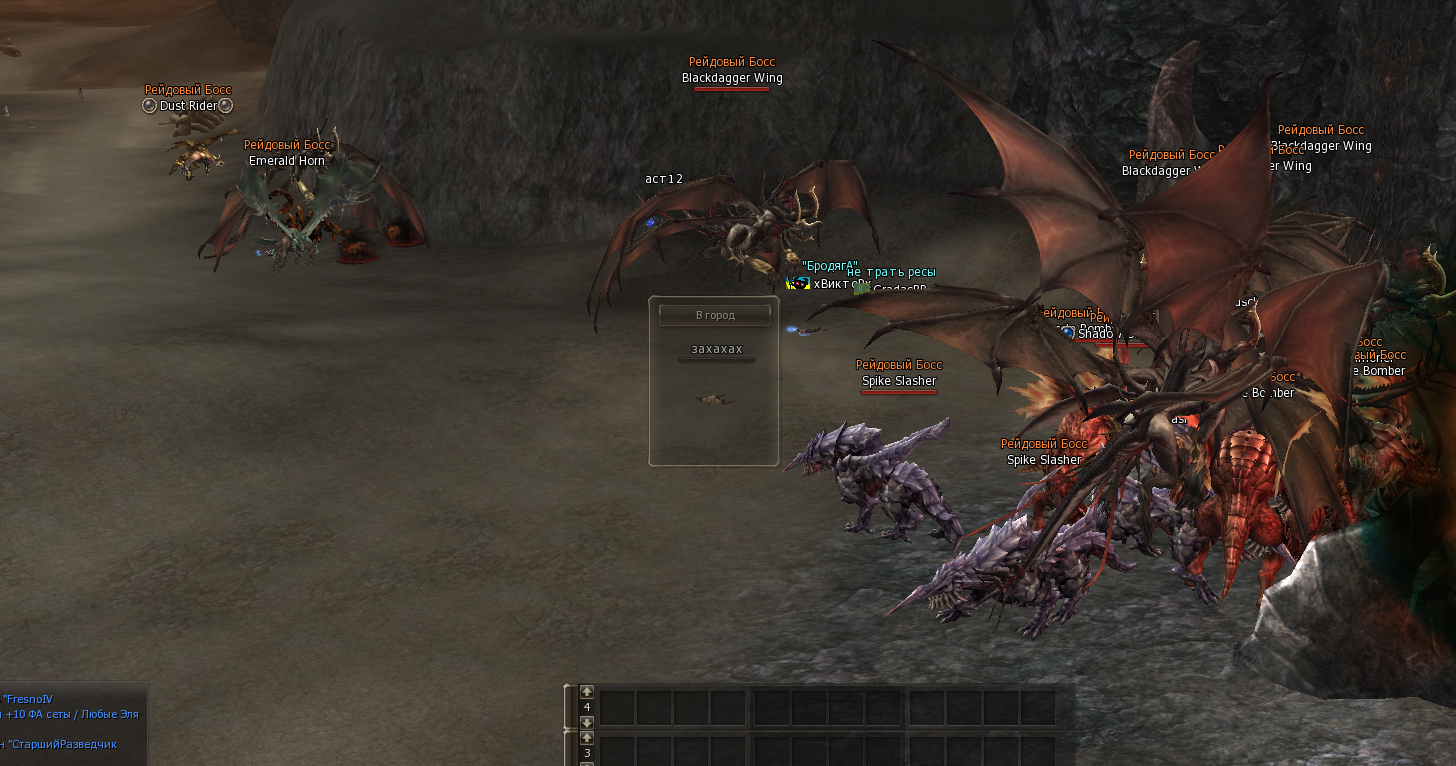1456x766 pixels.
Task: Select the chat line mentioning FresnoIV
Action: (x=42, y=699)
